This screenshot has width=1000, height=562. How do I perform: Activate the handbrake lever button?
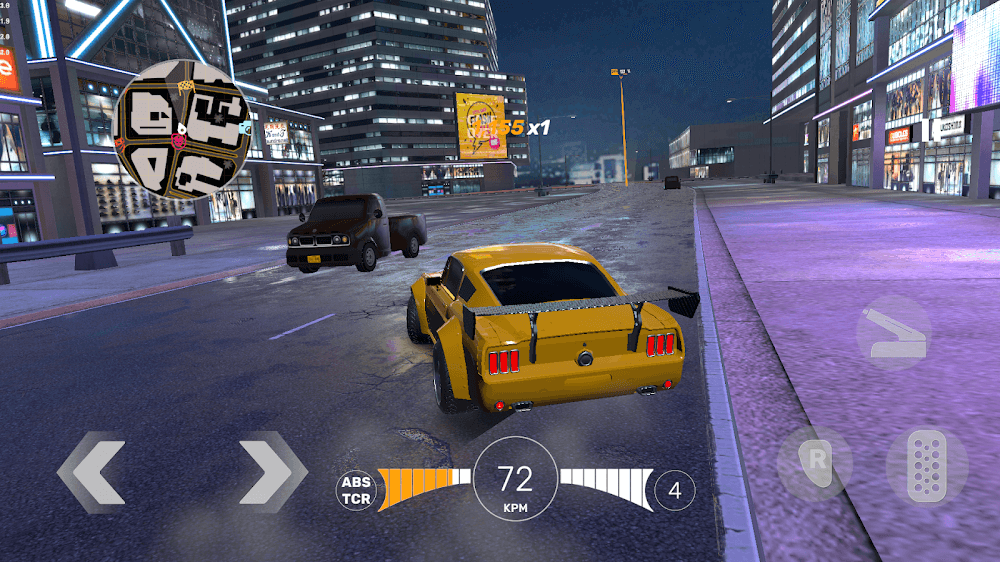point(893,334)
